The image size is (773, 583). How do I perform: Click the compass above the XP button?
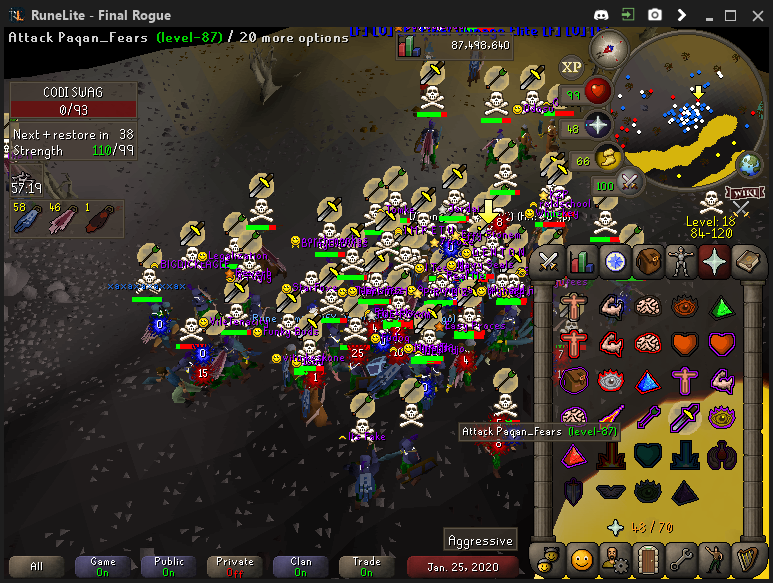(x=609, y=47)
